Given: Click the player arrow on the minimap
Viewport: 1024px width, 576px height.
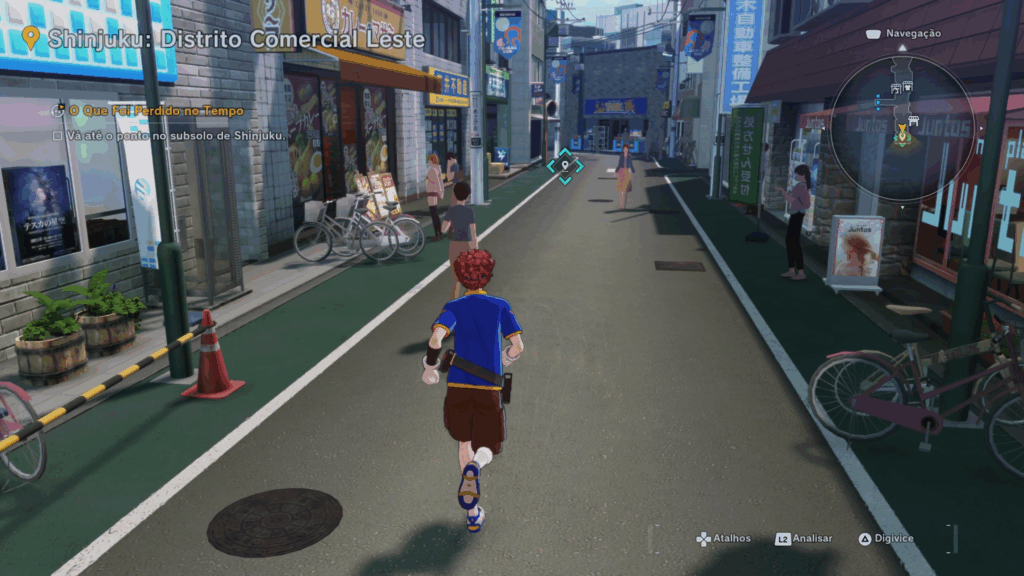Looking at the screenshot, I should click(903, 129).
